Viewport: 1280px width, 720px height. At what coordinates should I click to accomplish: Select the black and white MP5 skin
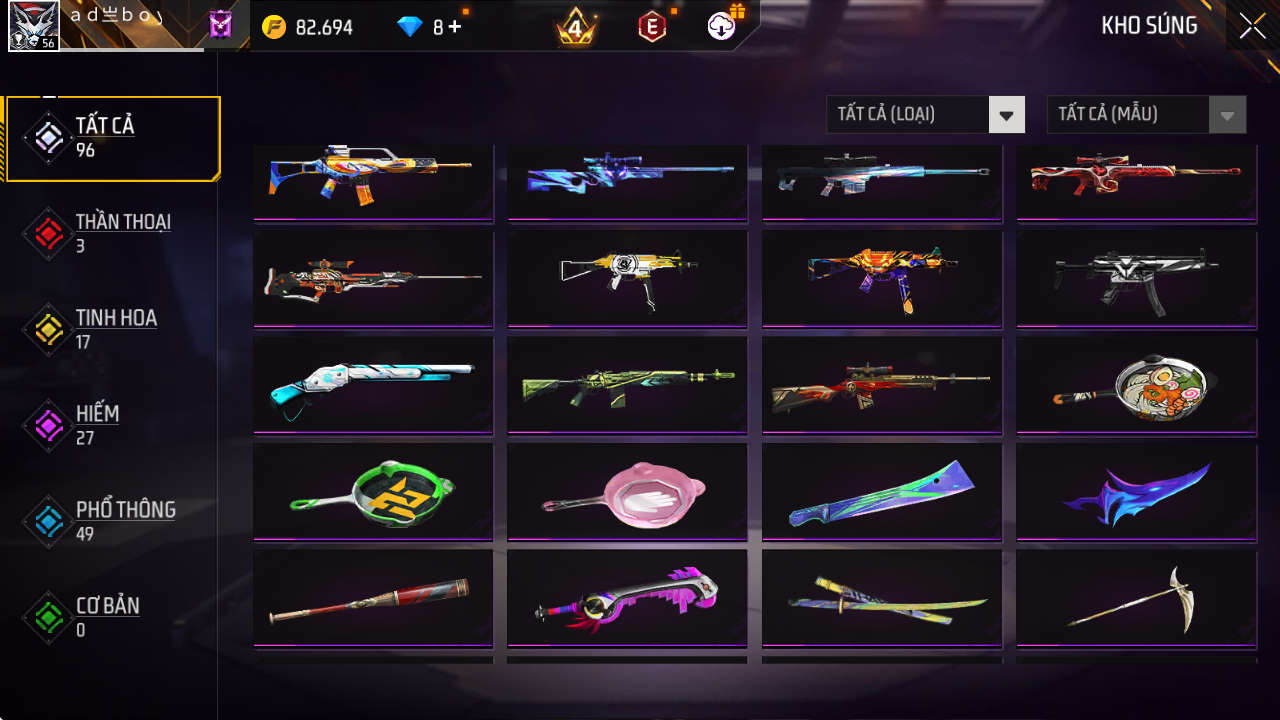1136,279
